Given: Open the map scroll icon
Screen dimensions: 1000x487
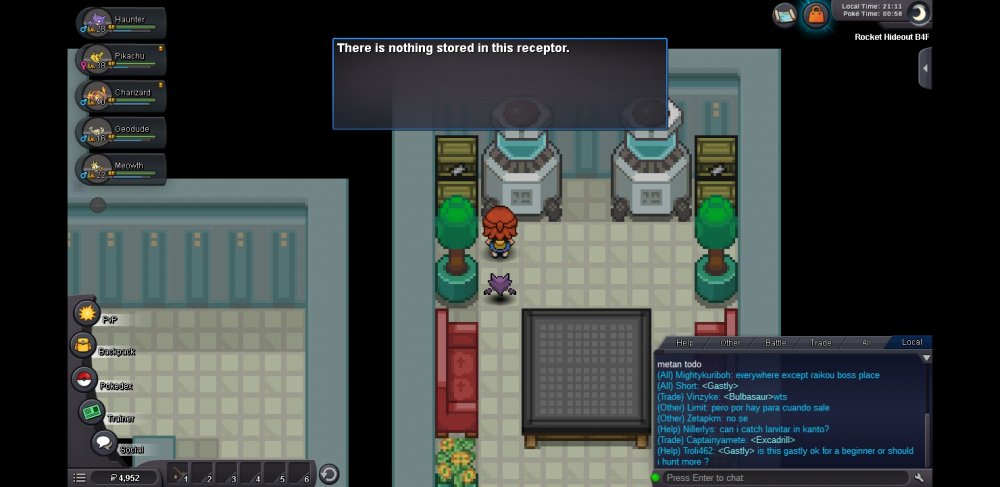Looking at the screenshot, I should point(785,15).
